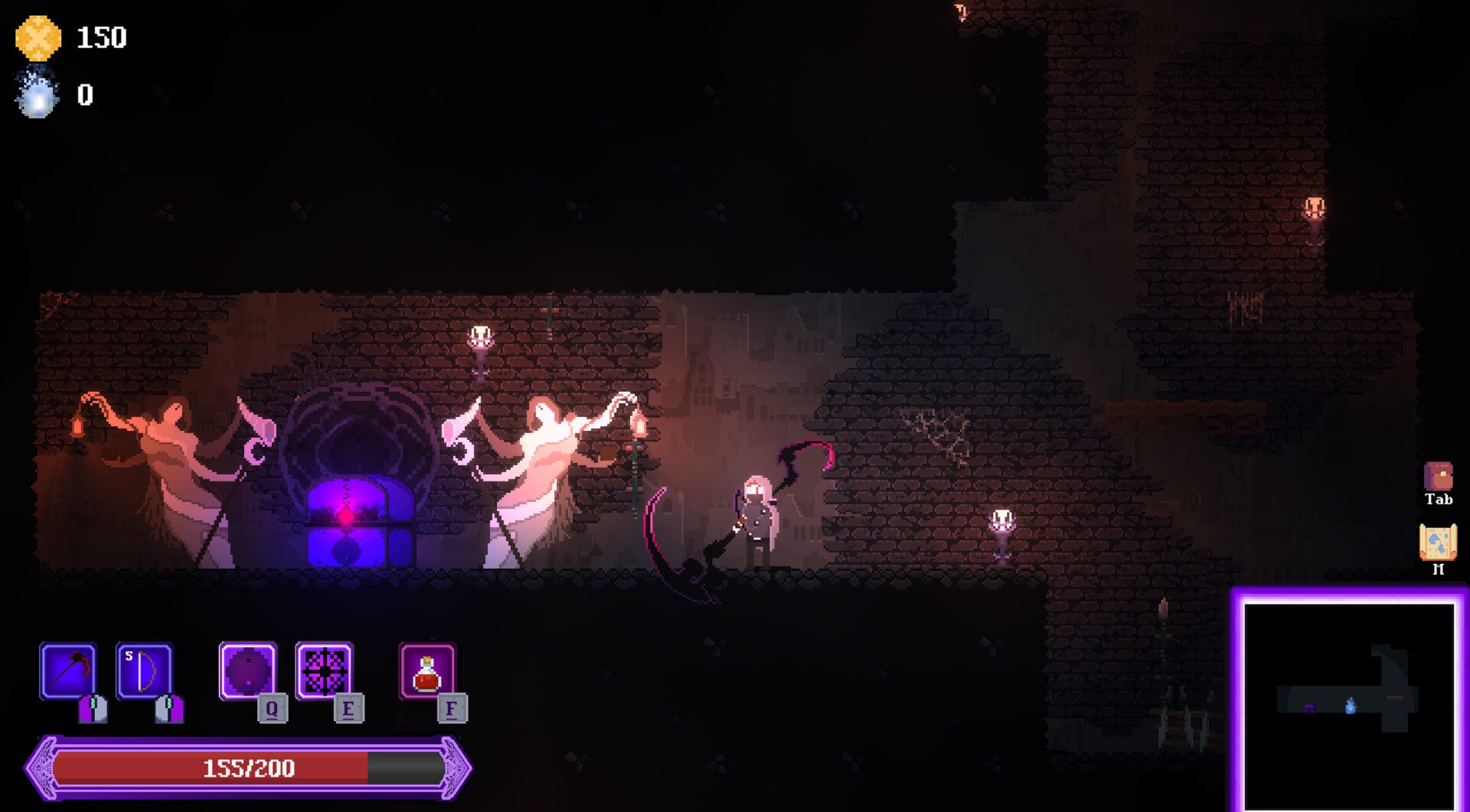This screenshot has height=812, width=1470.
Task: Click the blue player marker on the minimap
Action: (1351, 707)
